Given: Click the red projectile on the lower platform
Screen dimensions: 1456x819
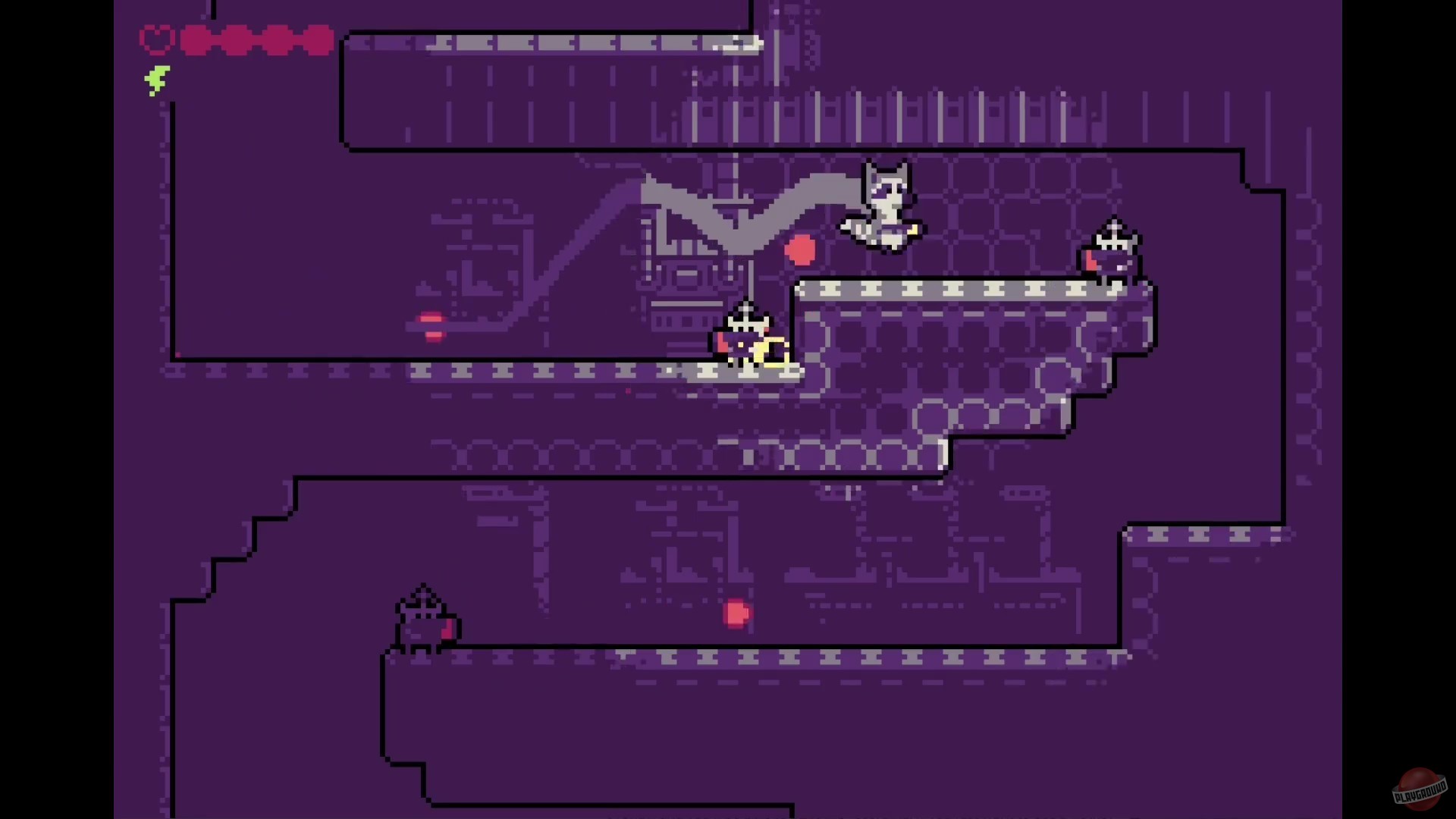Looking at the screenshot, I should 736,614.
